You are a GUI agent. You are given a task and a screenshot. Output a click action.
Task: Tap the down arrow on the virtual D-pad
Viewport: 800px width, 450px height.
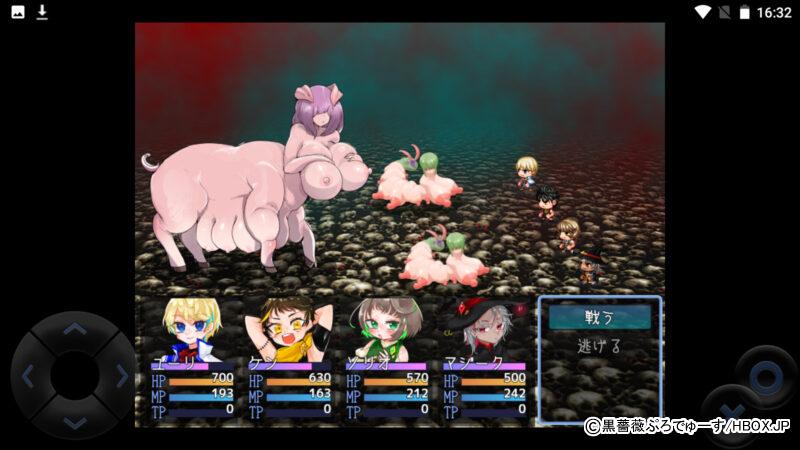click(x=74, y=422)
